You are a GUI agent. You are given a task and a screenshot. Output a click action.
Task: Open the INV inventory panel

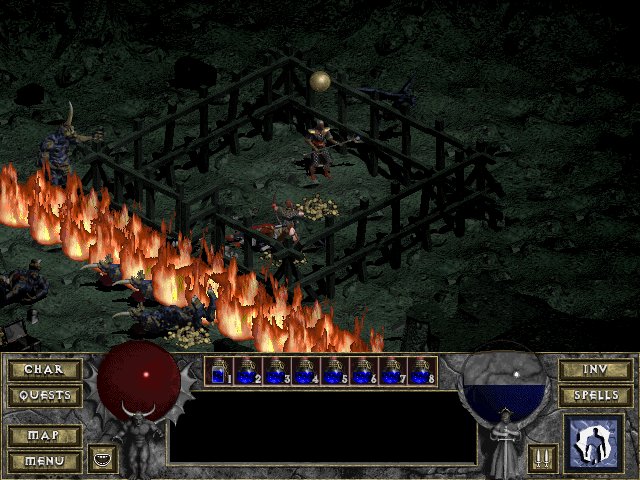595,370
